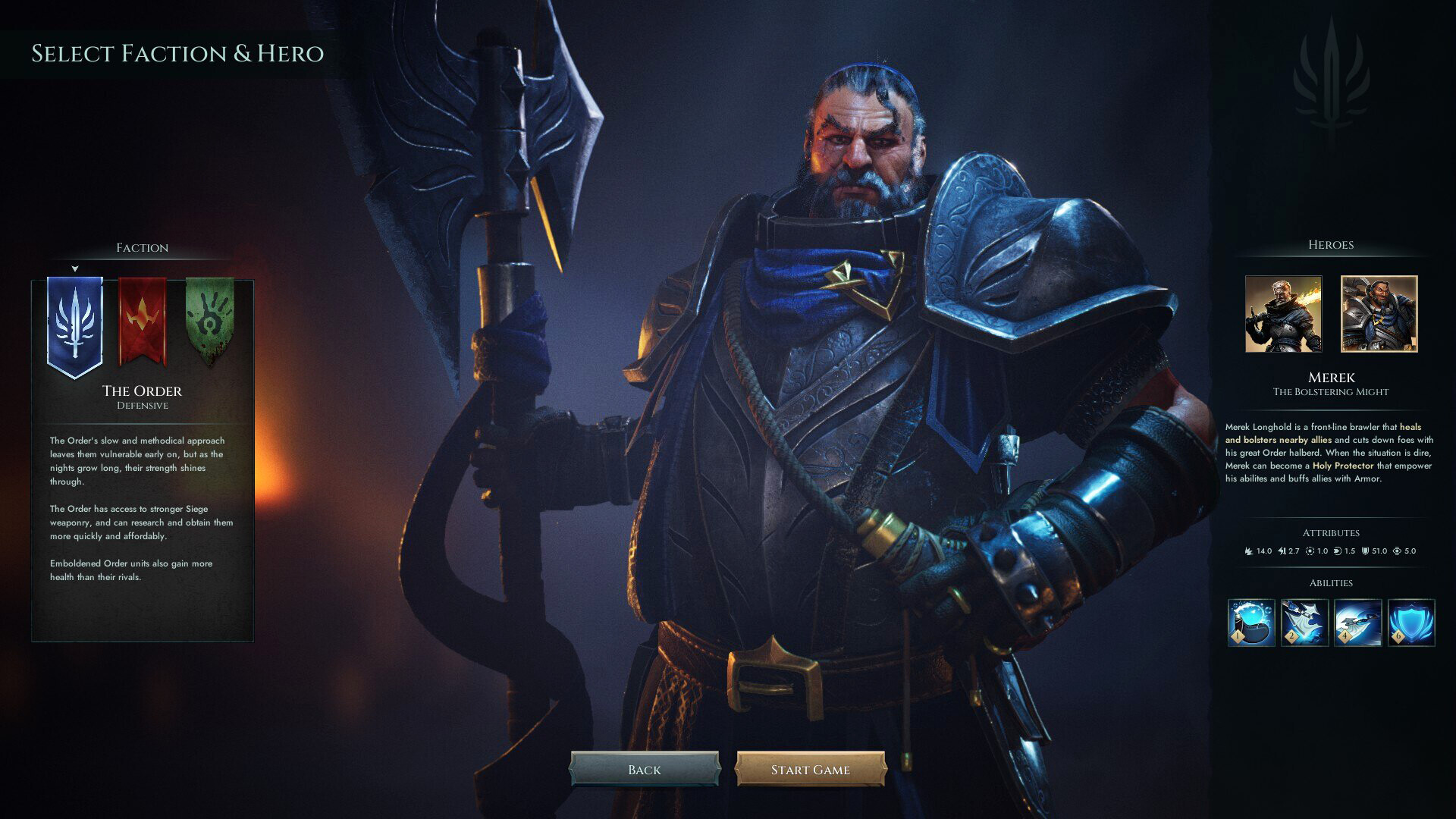The width and height of the screenshot is (1456, 819).
Task: Select the flame-wielding hero portrait
Action: click(1283, 315)
